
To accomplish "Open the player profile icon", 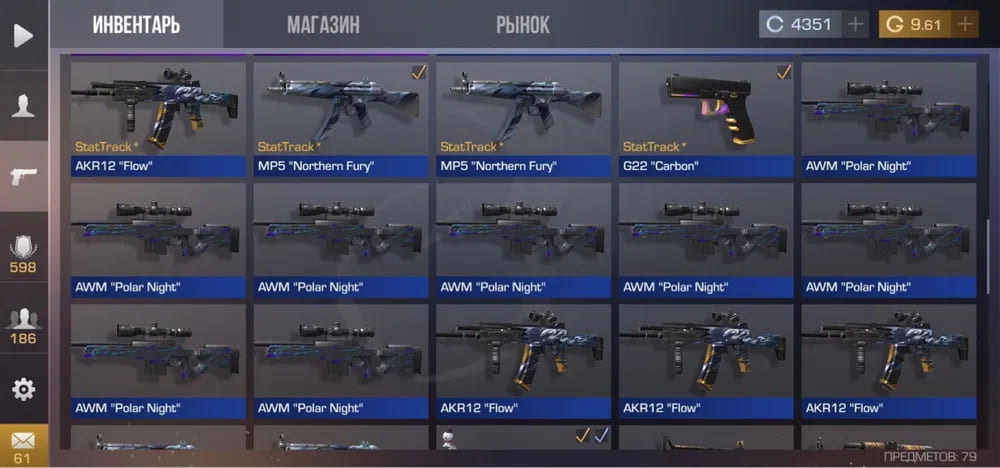I will [23, 106].
